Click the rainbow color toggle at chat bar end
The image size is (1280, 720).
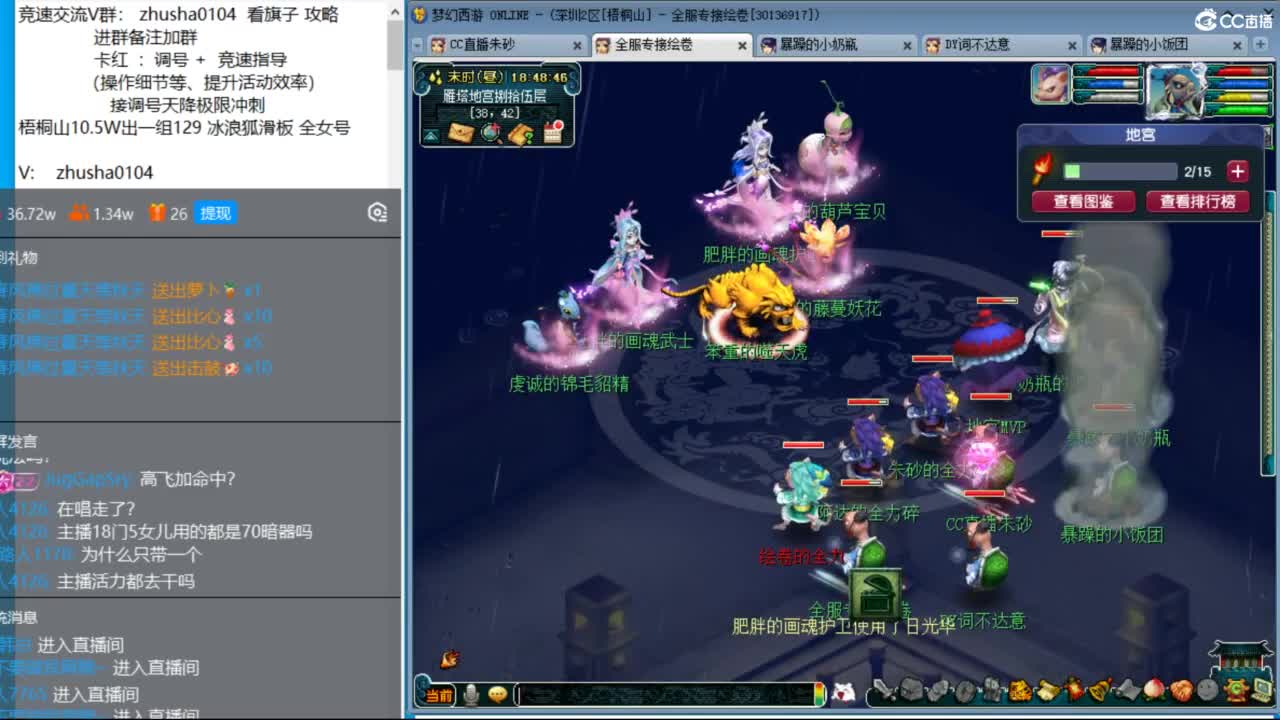(819, 694)
